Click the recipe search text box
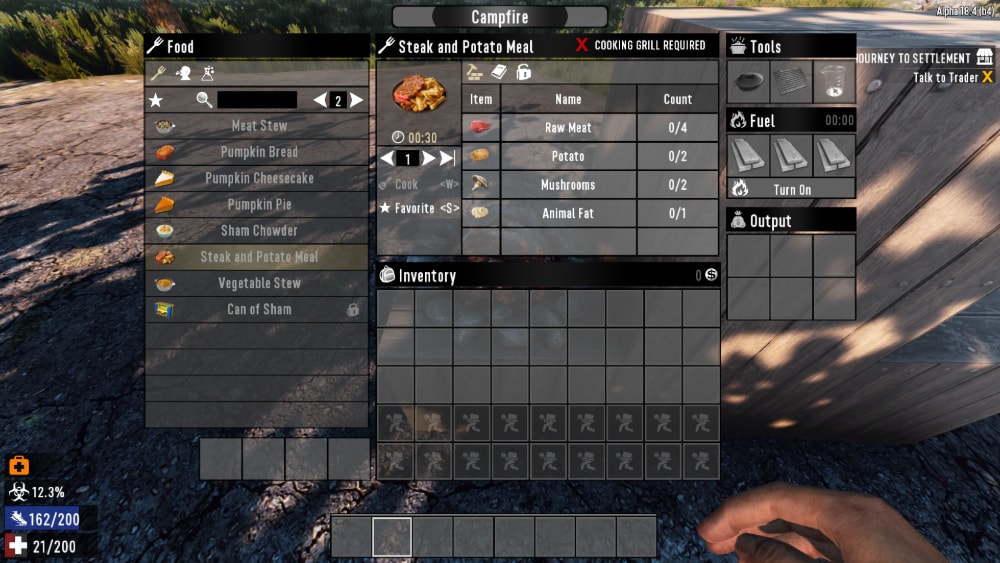This screenshot has width=1000, height=563. point(257,100)
